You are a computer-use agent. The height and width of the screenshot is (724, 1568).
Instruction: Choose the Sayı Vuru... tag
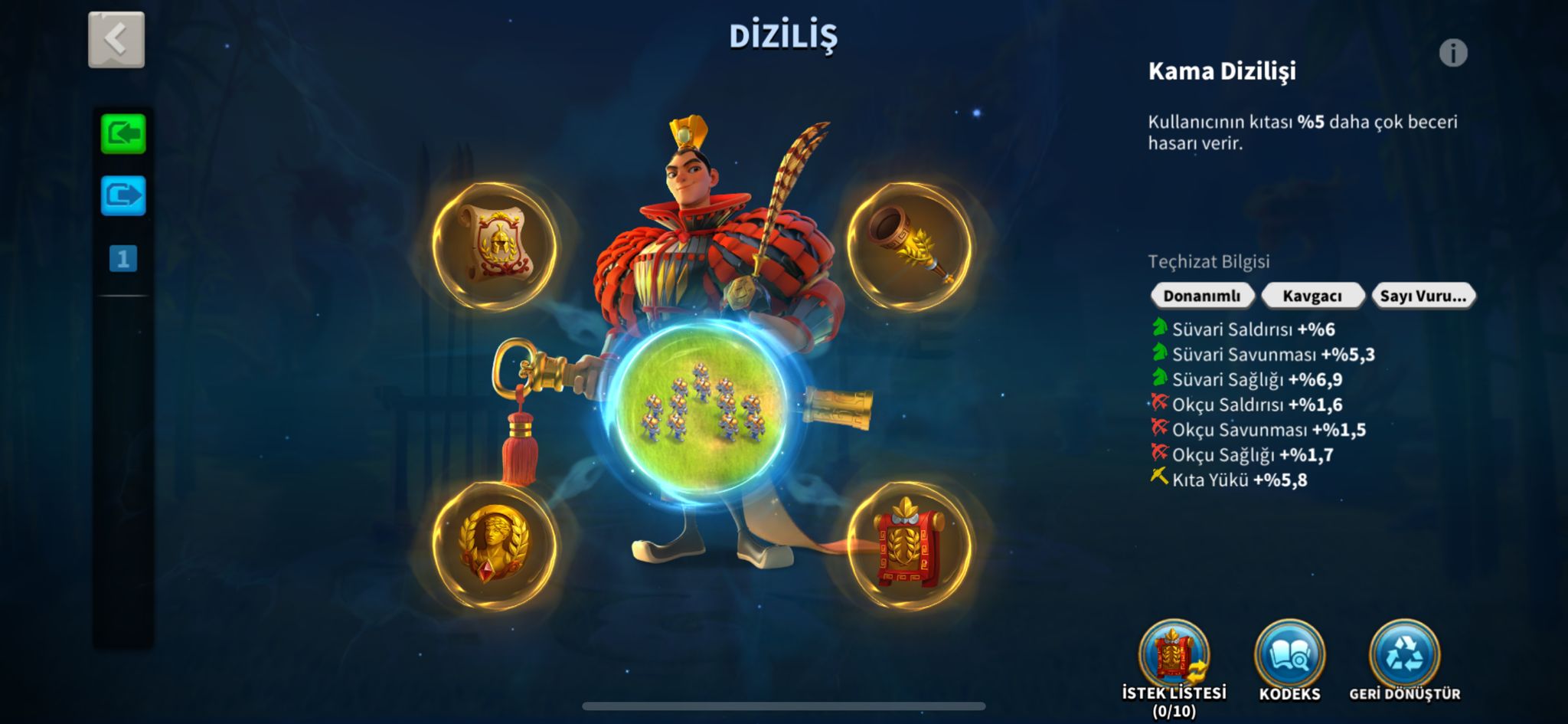pyautogui.click(x=1423, y=296)
